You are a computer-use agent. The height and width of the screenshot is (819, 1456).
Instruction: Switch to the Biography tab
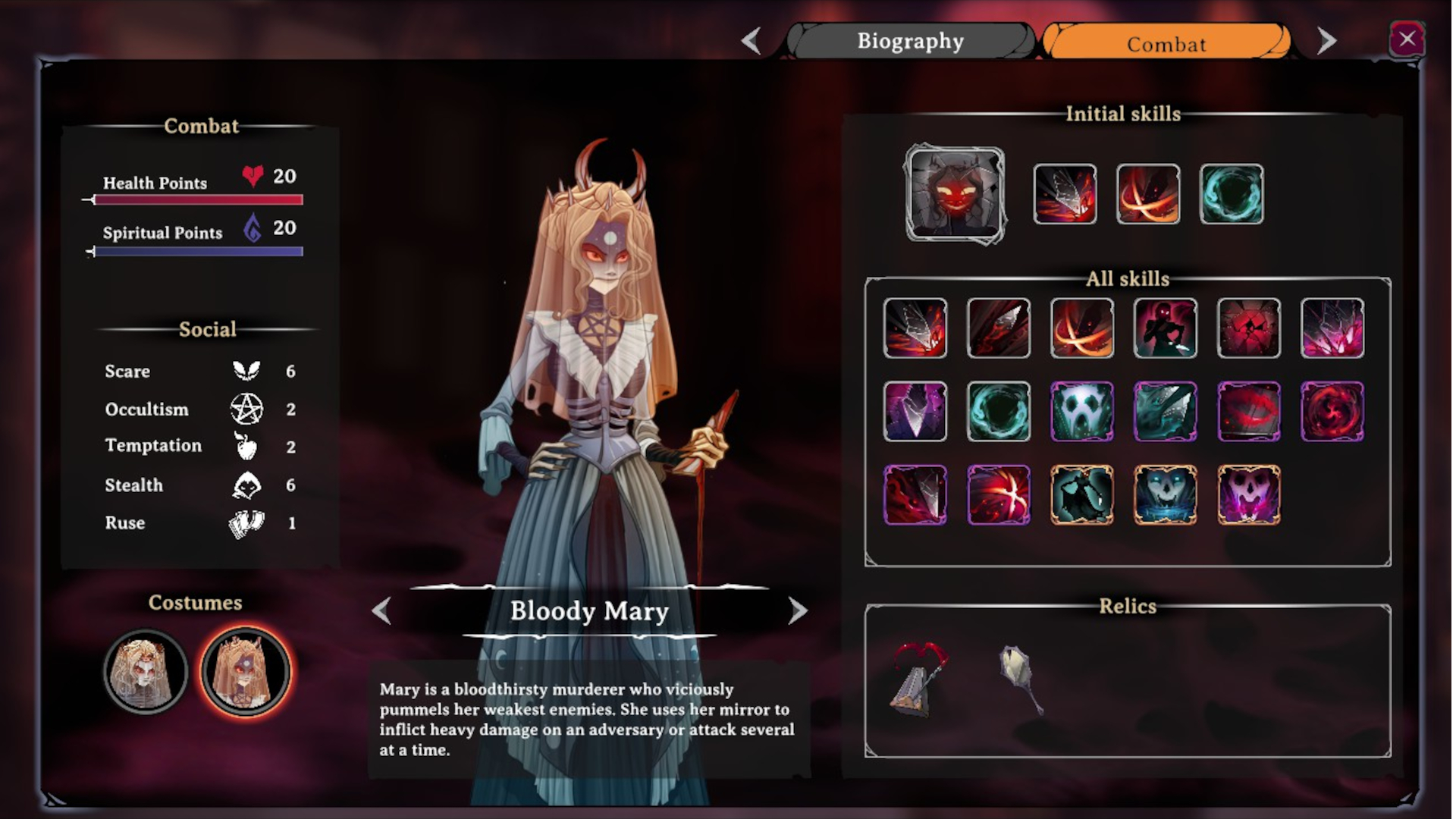tap(909, 41)
